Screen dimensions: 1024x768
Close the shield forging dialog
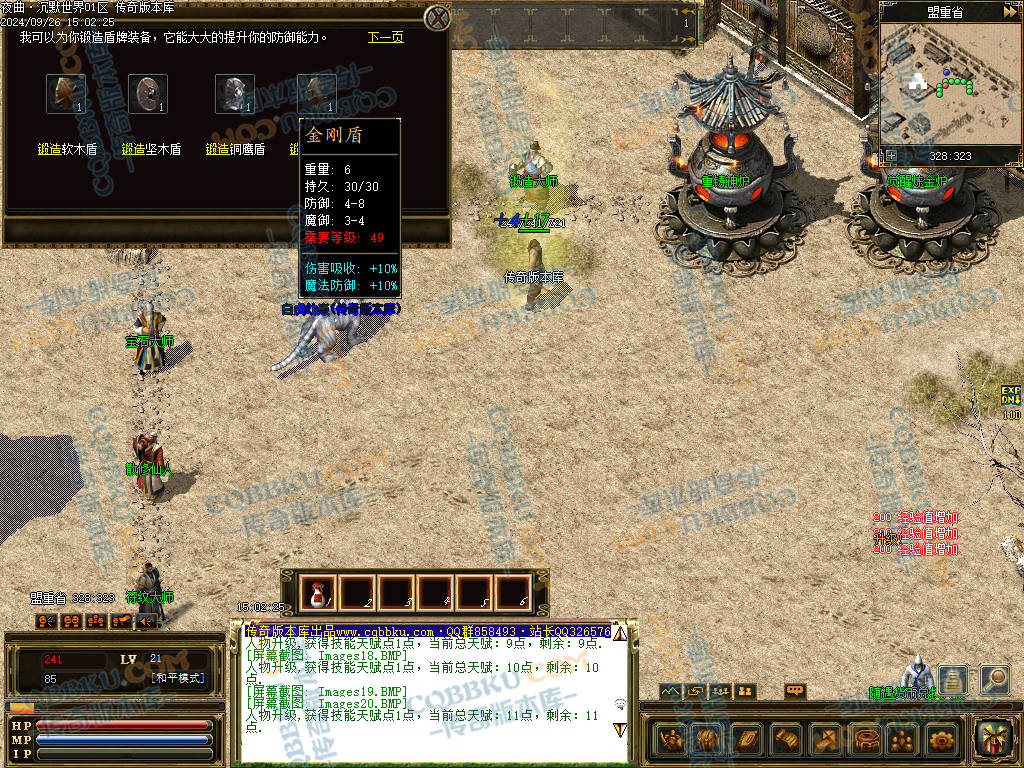(436, 18)
